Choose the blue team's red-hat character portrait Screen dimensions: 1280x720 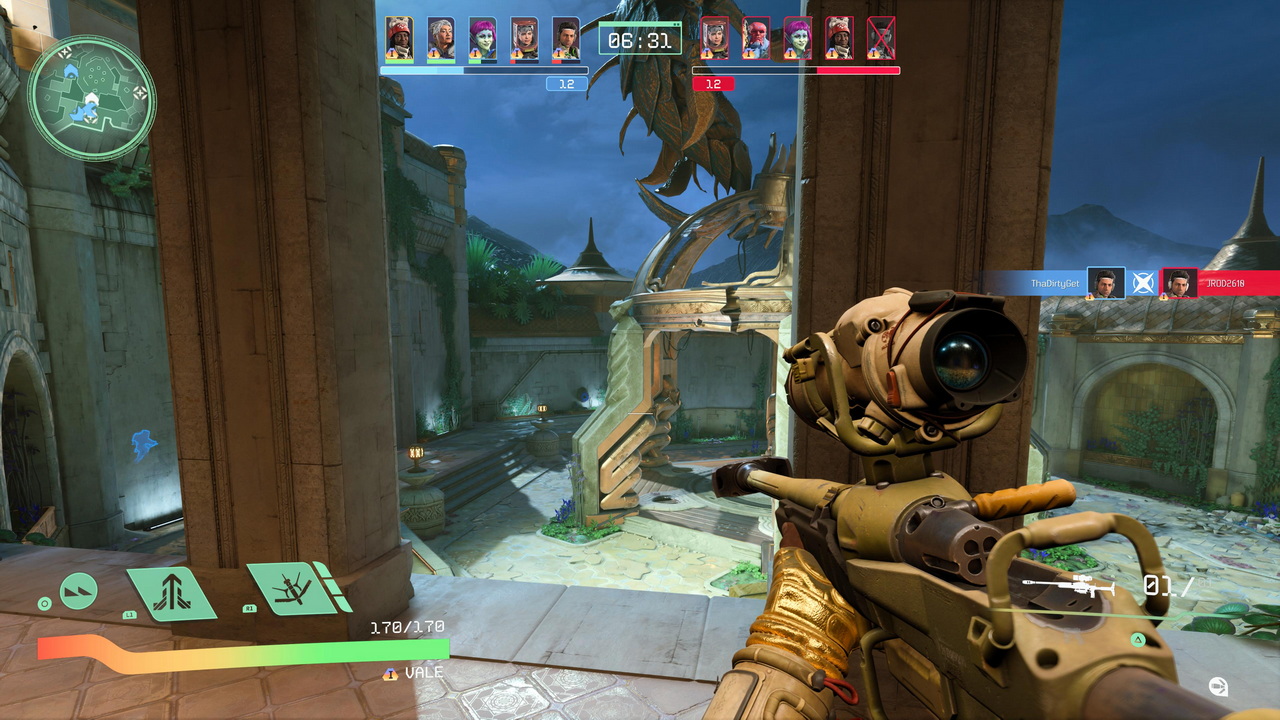(399, 38)
